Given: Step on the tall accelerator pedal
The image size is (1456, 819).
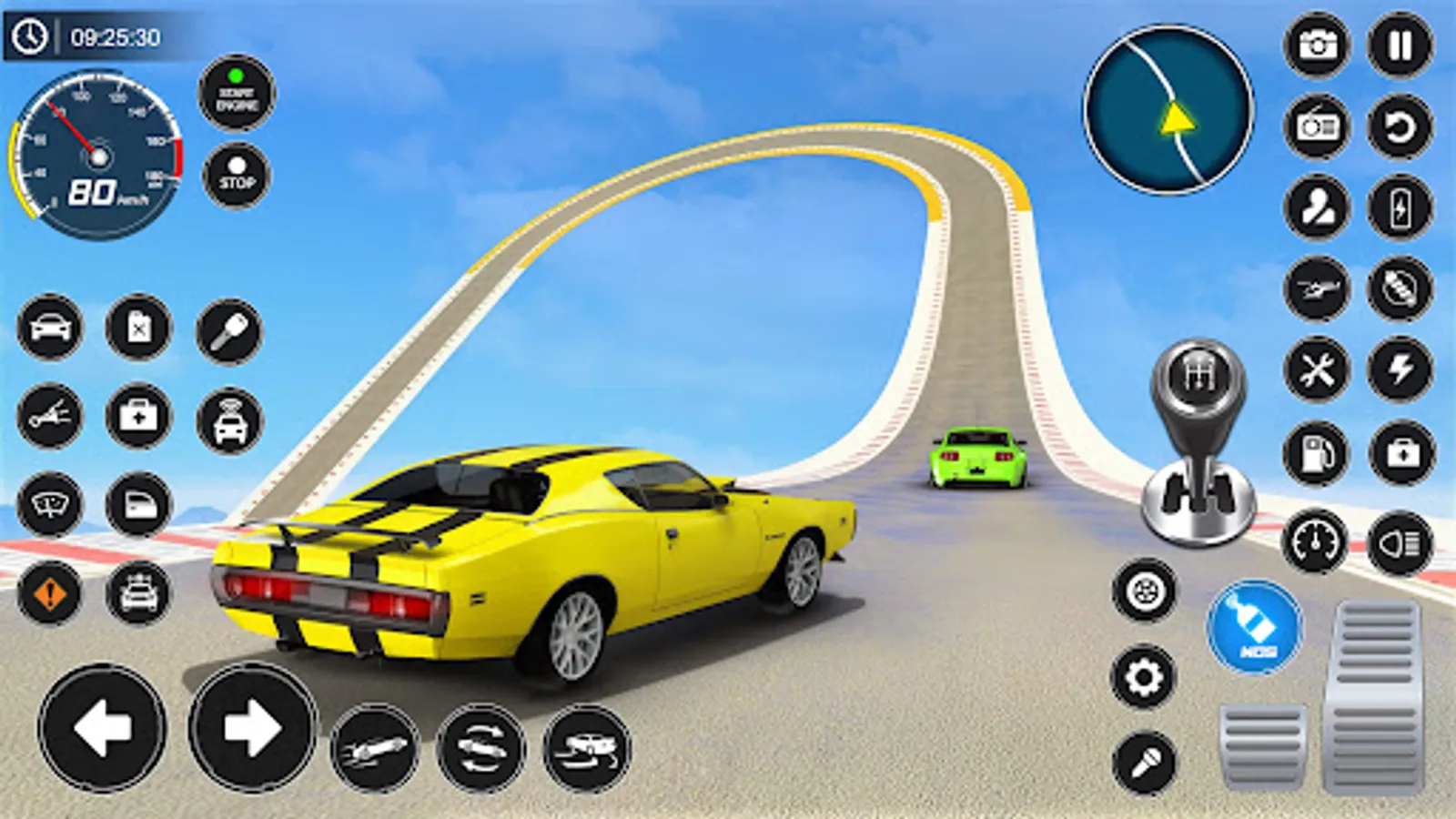Looking at the screenshot, I should tap(1375, 696).
